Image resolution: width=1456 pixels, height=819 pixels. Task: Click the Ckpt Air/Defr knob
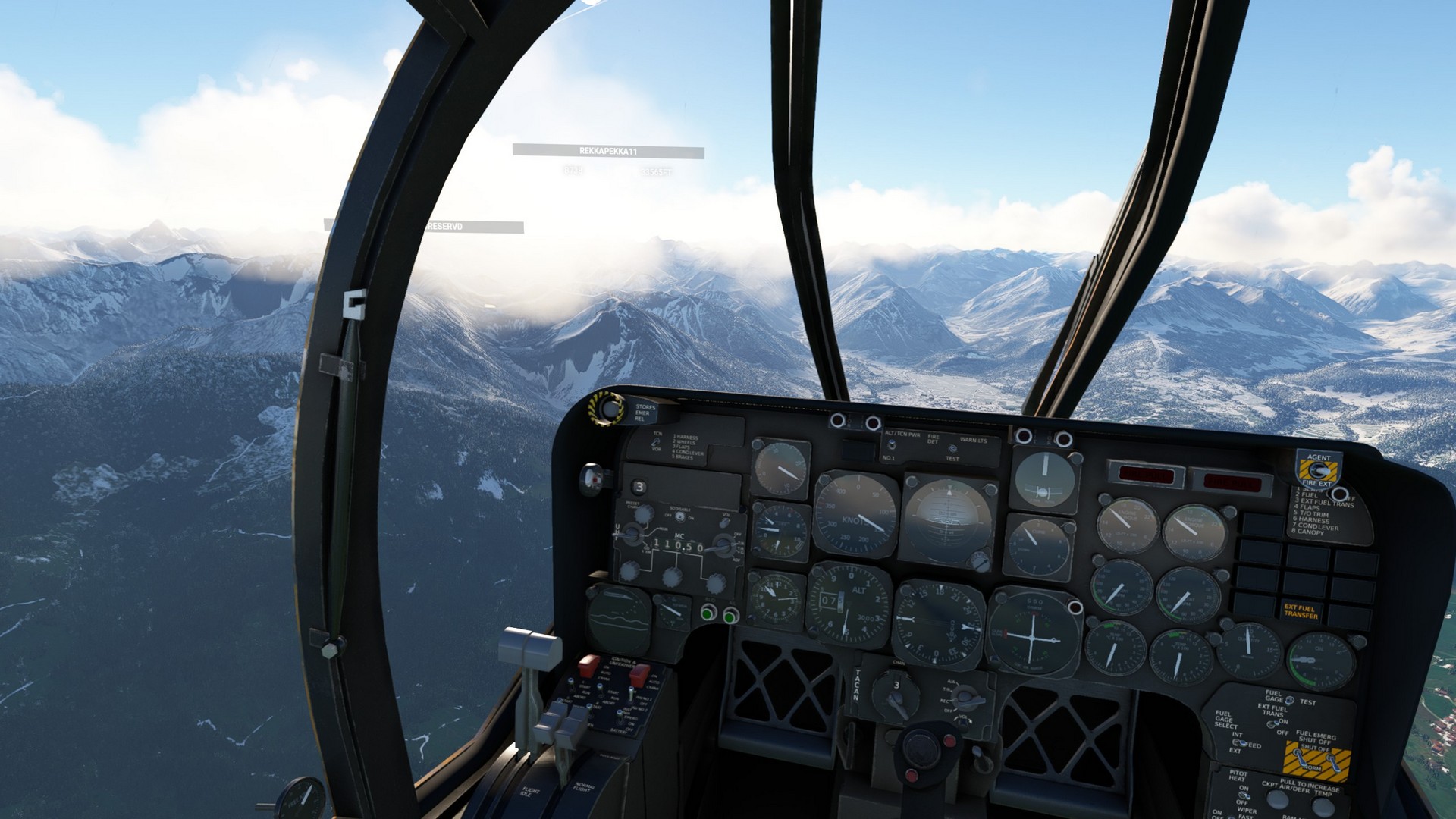tap(1278, 799)
